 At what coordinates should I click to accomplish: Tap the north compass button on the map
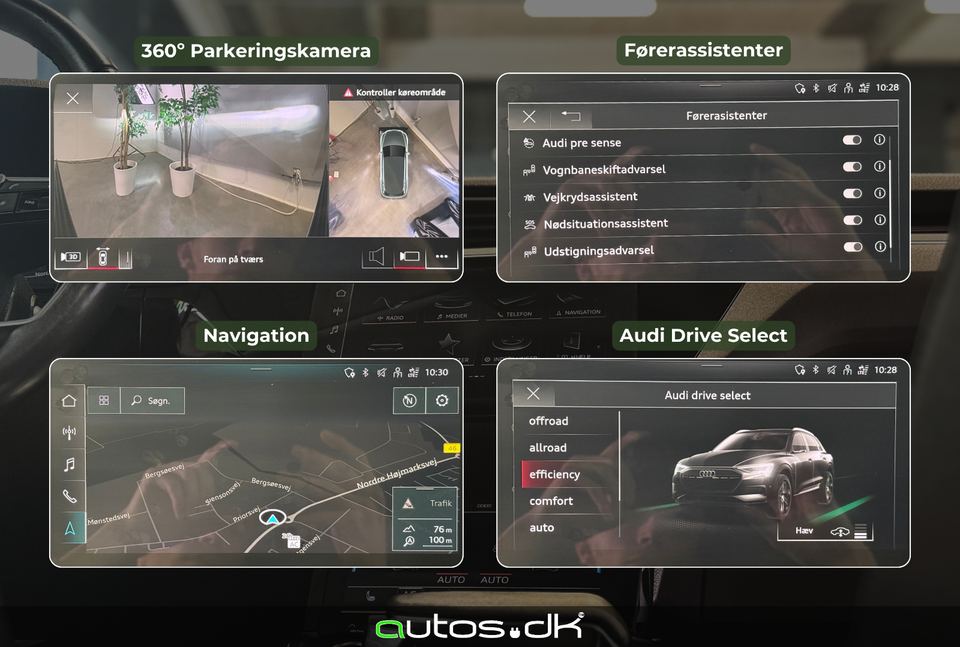[x=408, y=401]
